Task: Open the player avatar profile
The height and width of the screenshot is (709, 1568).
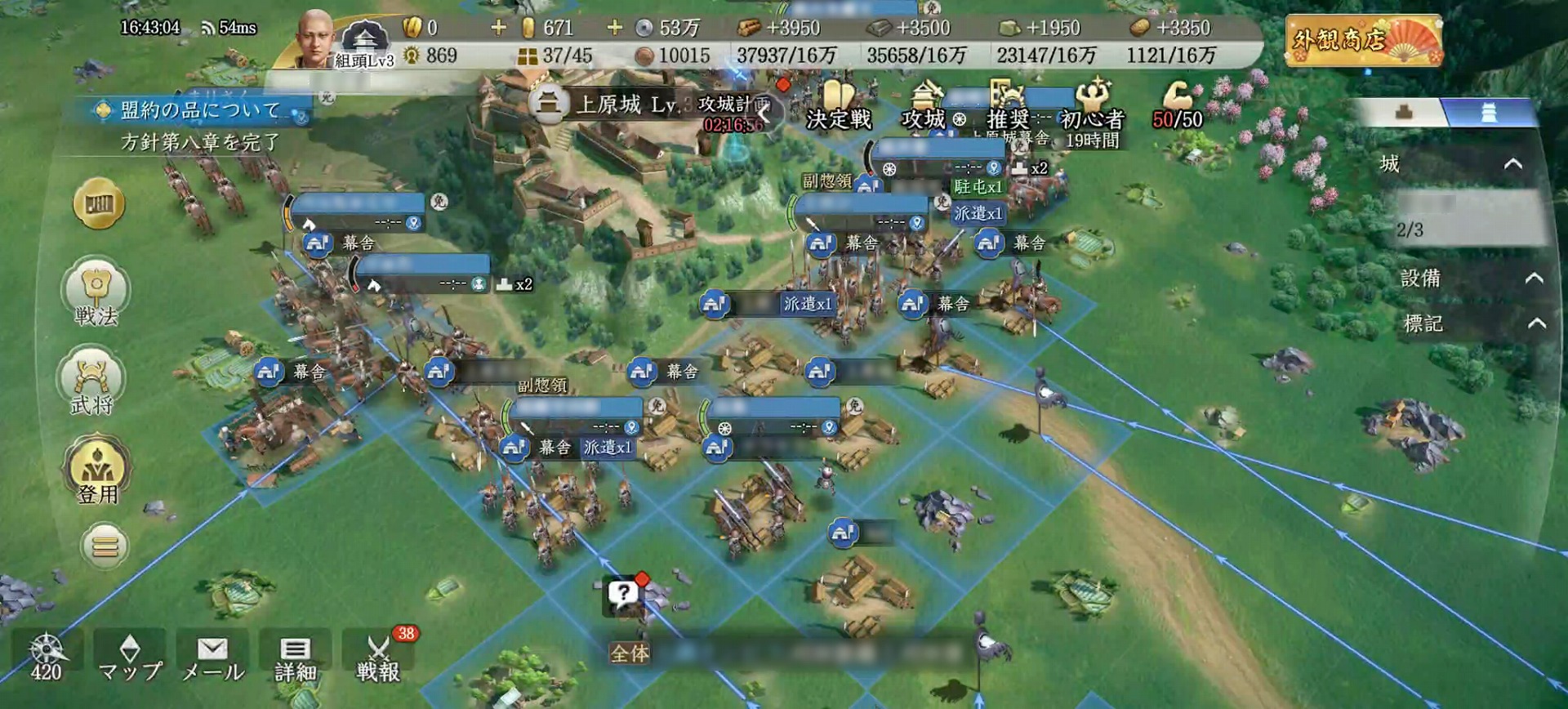Action: coord(314,39)
